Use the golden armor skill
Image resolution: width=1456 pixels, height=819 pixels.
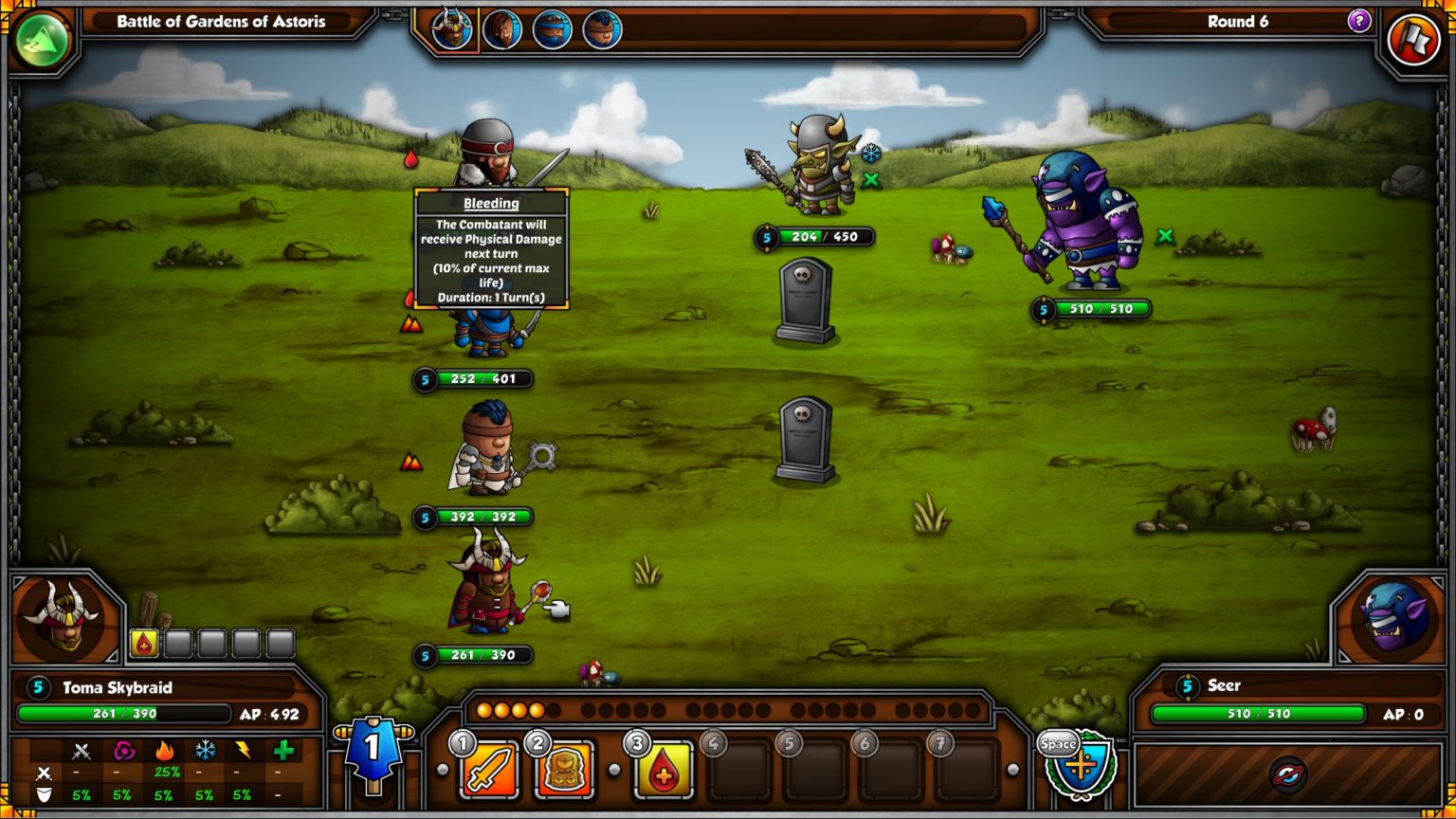point(565,769)
